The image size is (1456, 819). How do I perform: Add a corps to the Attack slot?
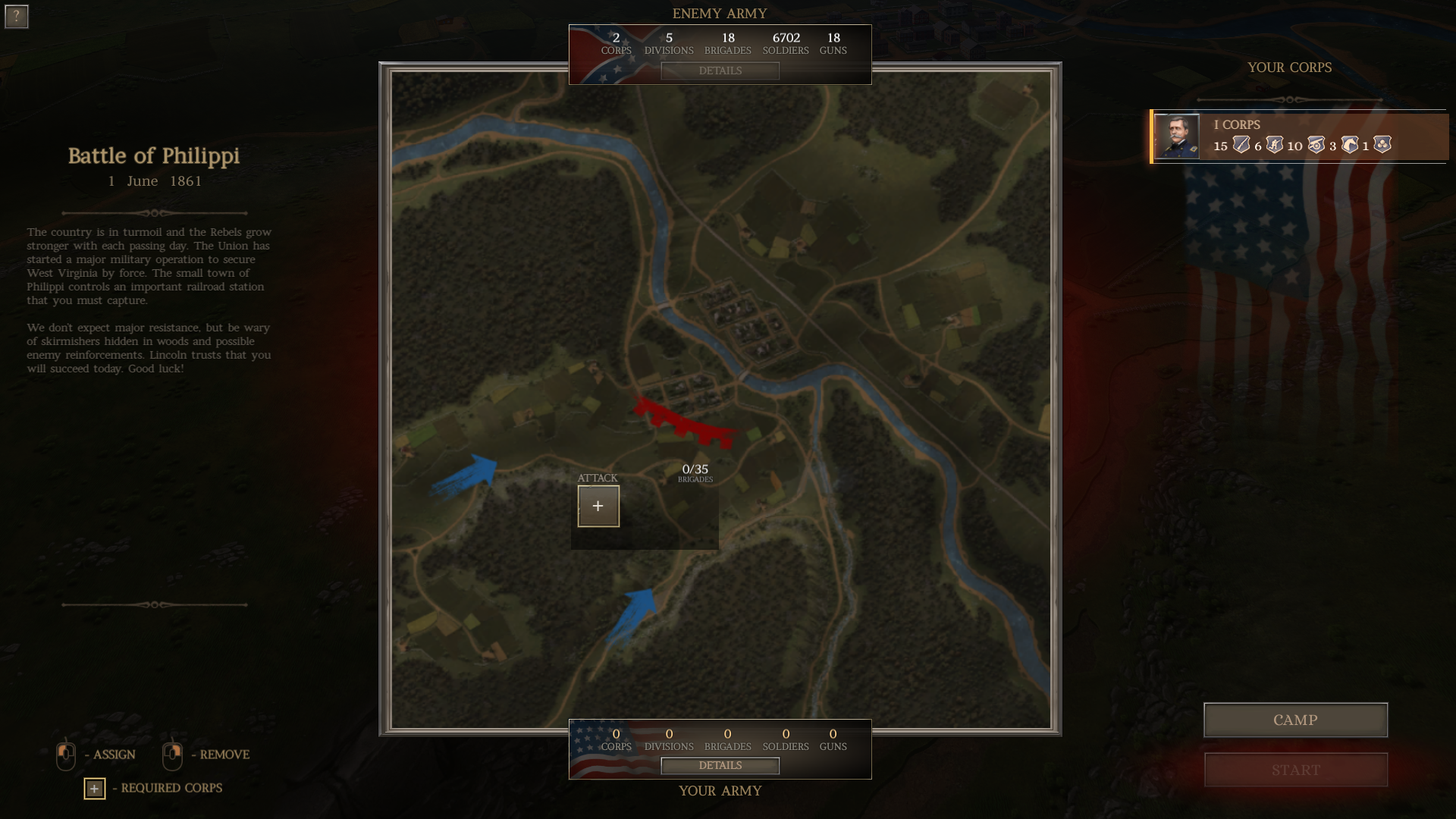tap(598, 506)
